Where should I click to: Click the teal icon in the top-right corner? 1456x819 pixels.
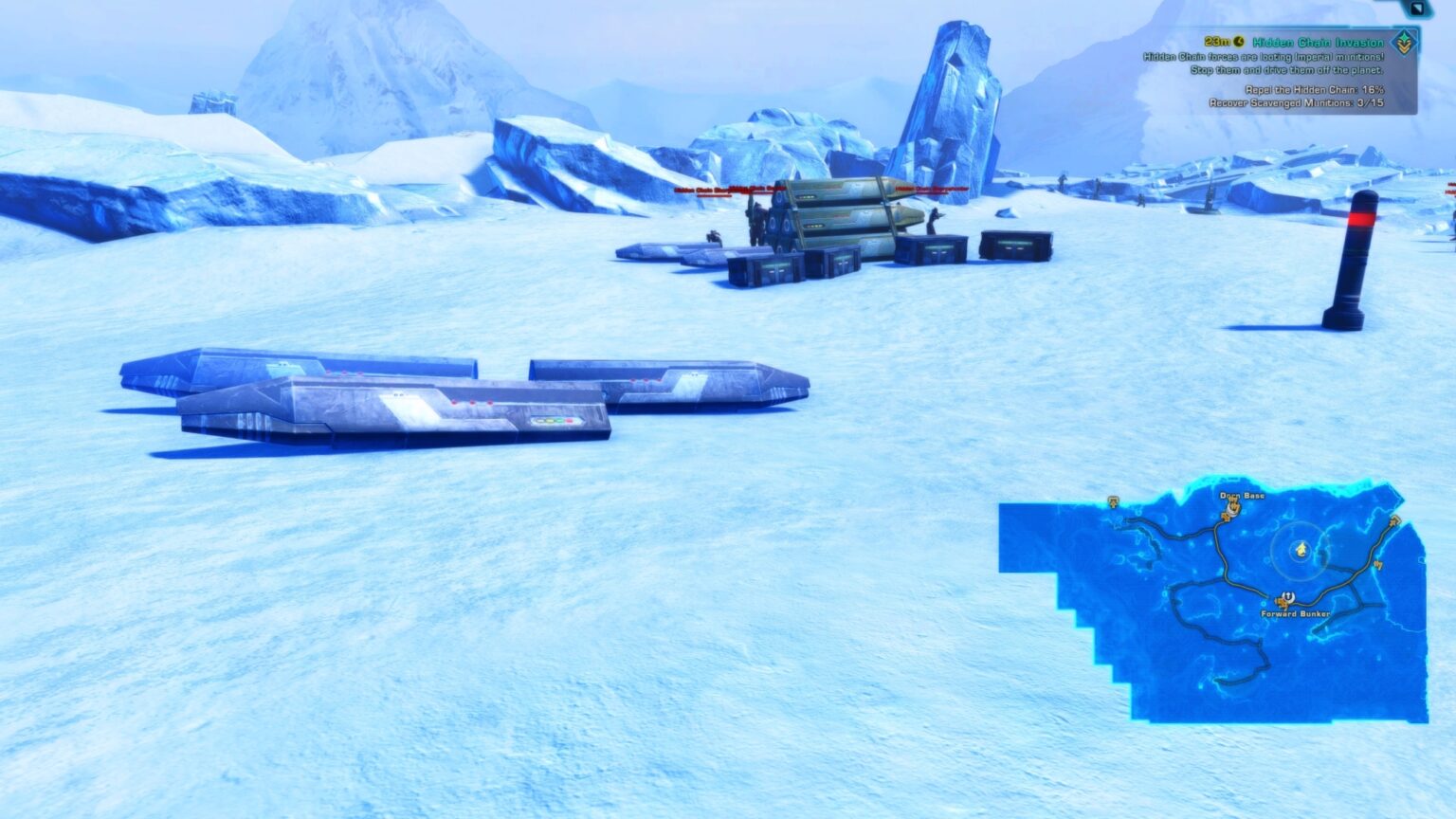[x=1415, y=9]
